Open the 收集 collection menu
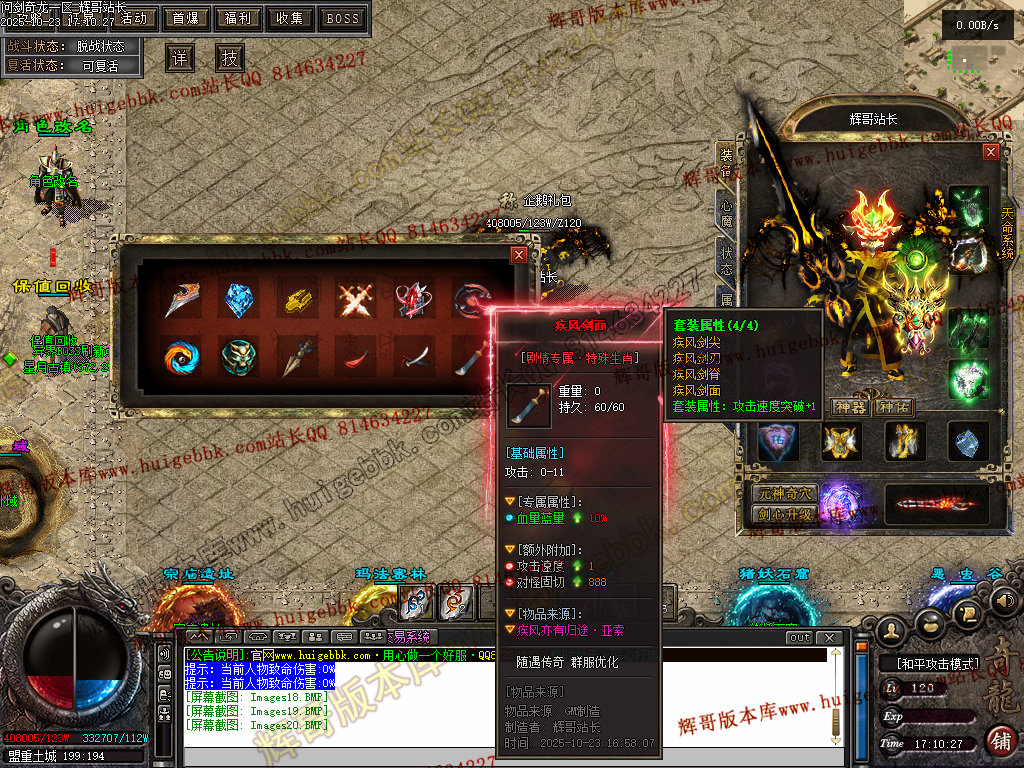Screen dimensions: 1024x768 (x=290, y=18)
